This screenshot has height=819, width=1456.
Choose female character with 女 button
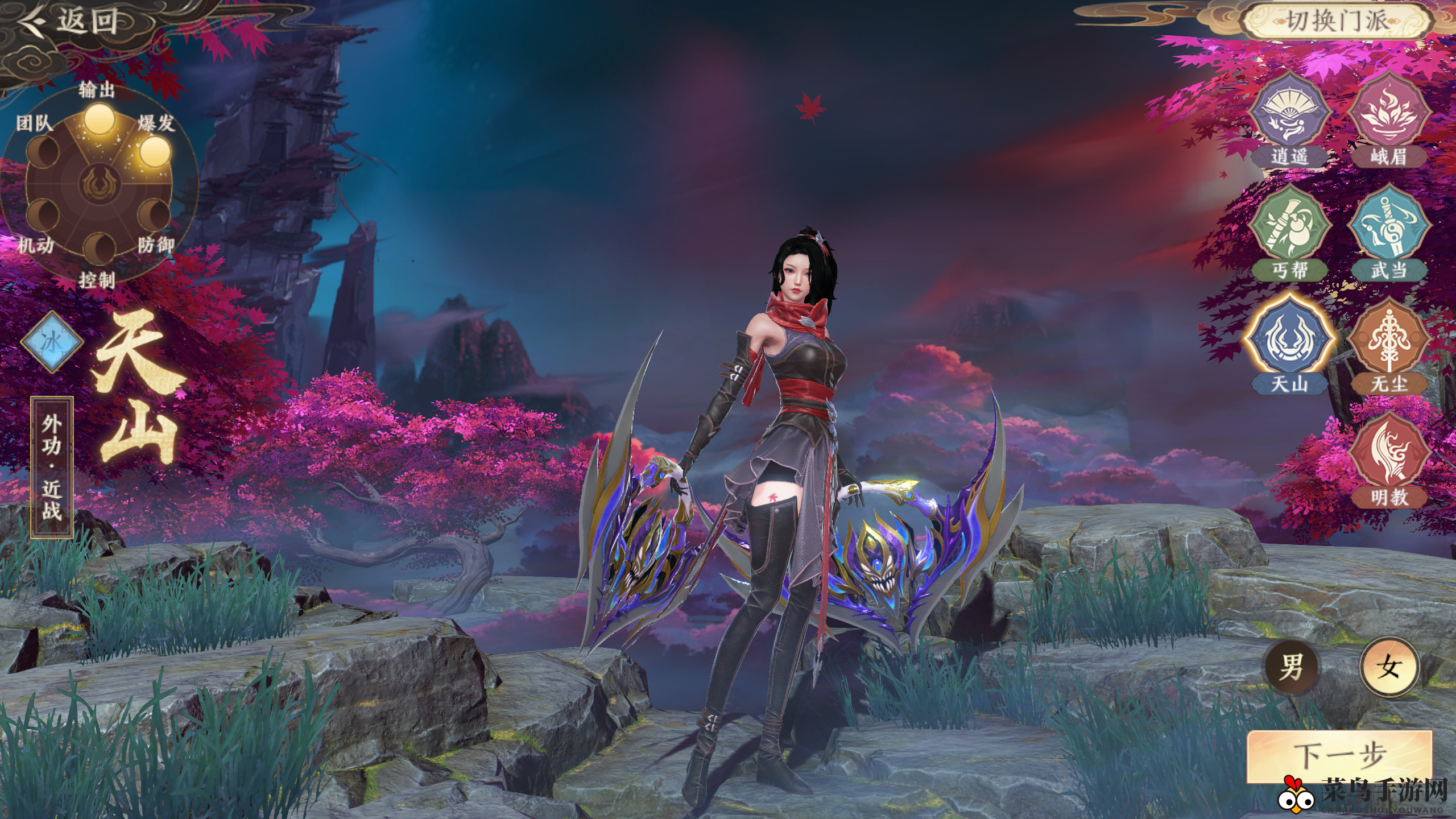pos(1389,667)
